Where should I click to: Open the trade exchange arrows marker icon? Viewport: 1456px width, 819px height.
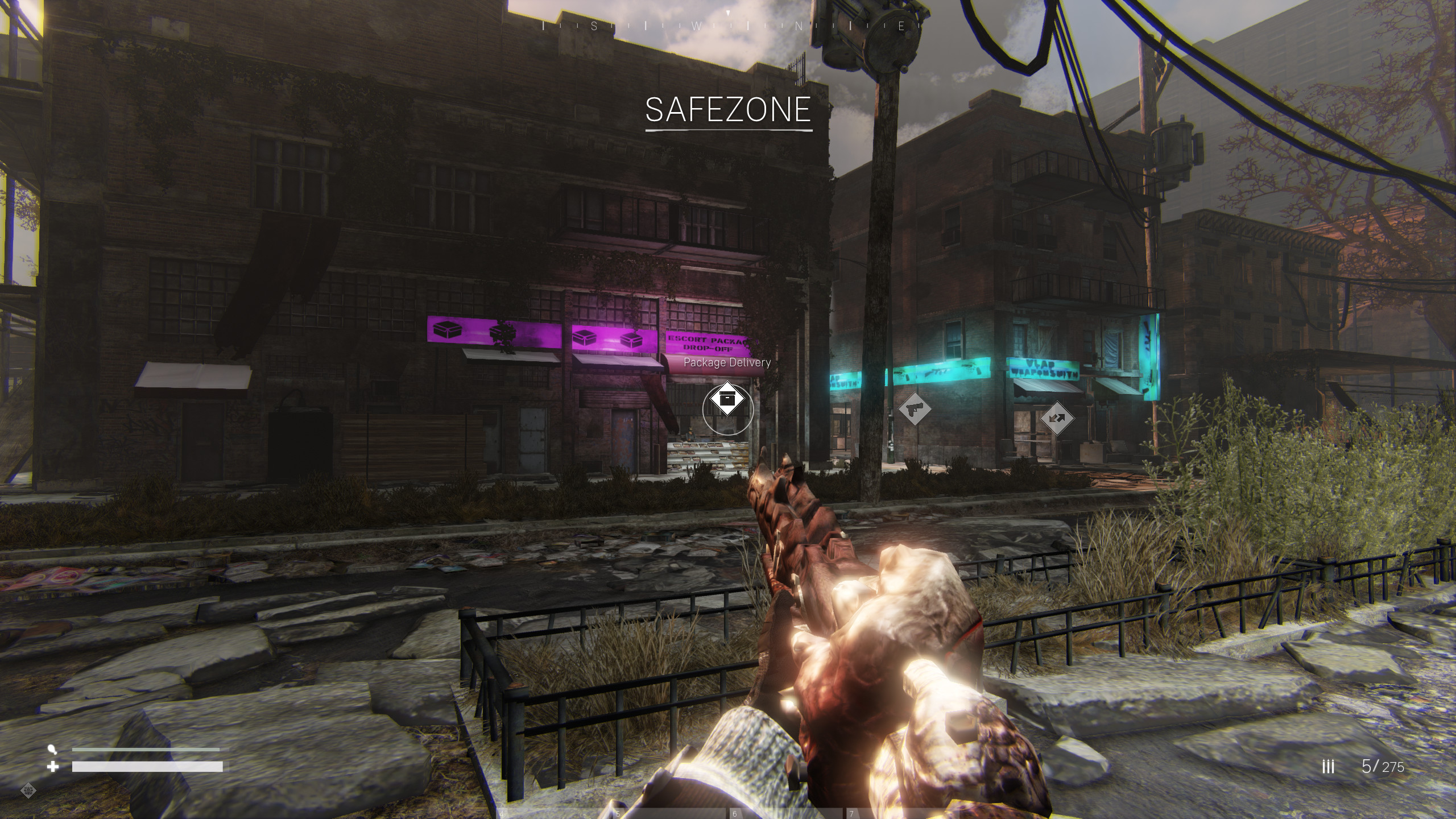[1056, 419]
